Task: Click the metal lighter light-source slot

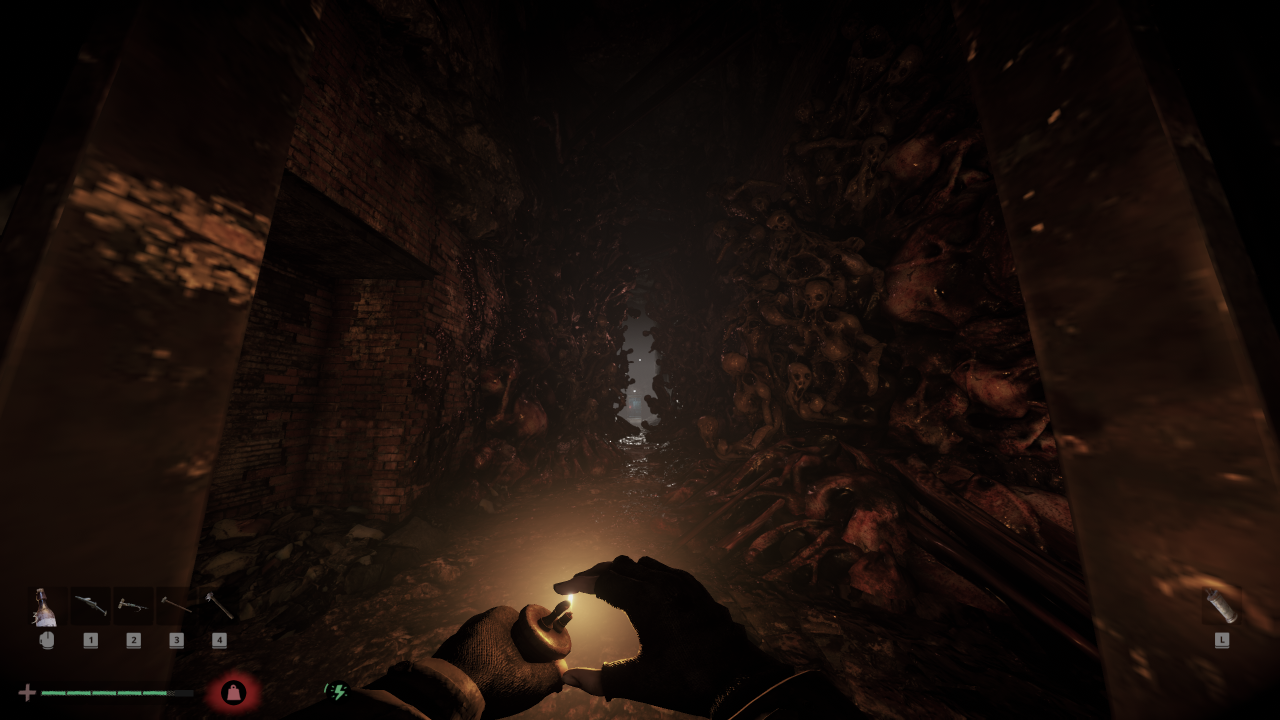Action: pos(1221,606)
